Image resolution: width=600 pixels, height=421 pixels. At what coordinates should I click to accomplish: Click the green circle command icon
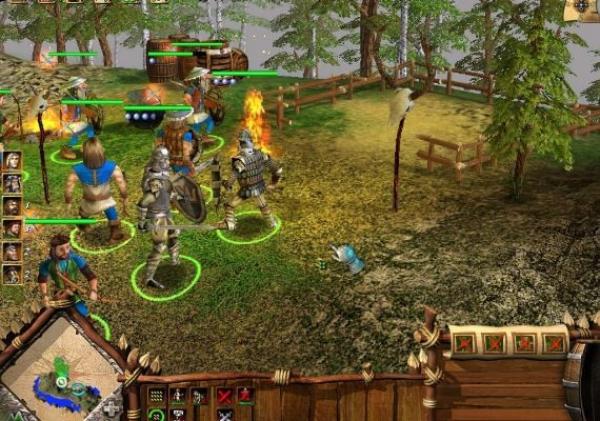(x=157, y=414)
